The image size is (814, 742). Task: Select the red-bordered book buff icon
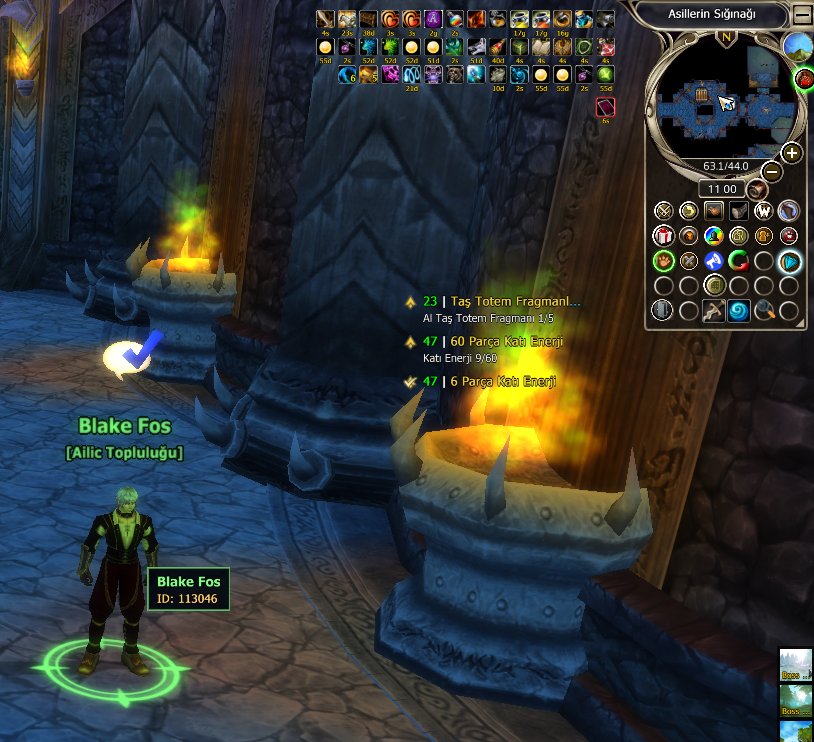606,107
